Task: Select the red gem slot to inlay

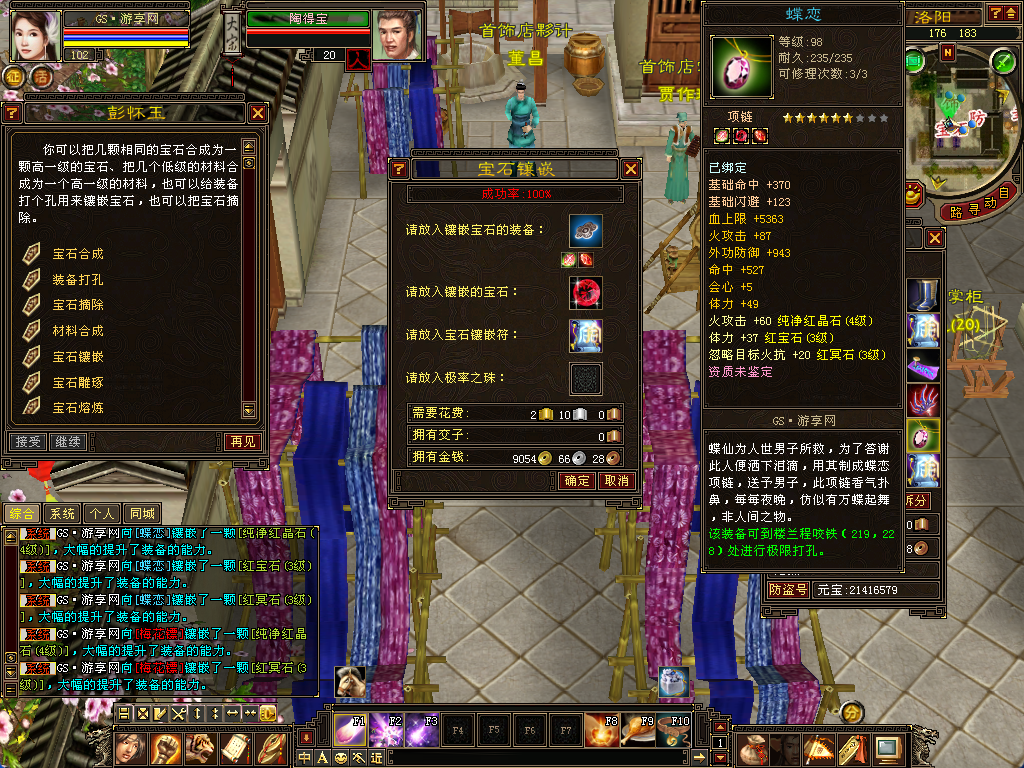Action: coord(586,292)
